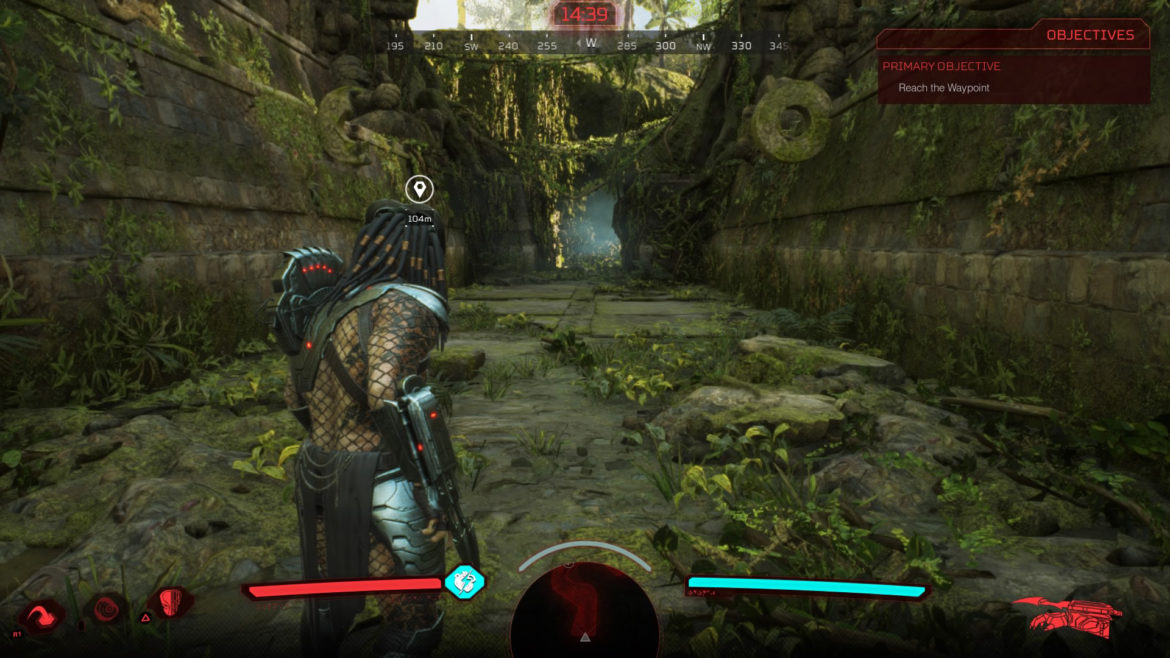1170x658 pixels.
Task: Activate the red mask ability icon
Action: point(172,603)
